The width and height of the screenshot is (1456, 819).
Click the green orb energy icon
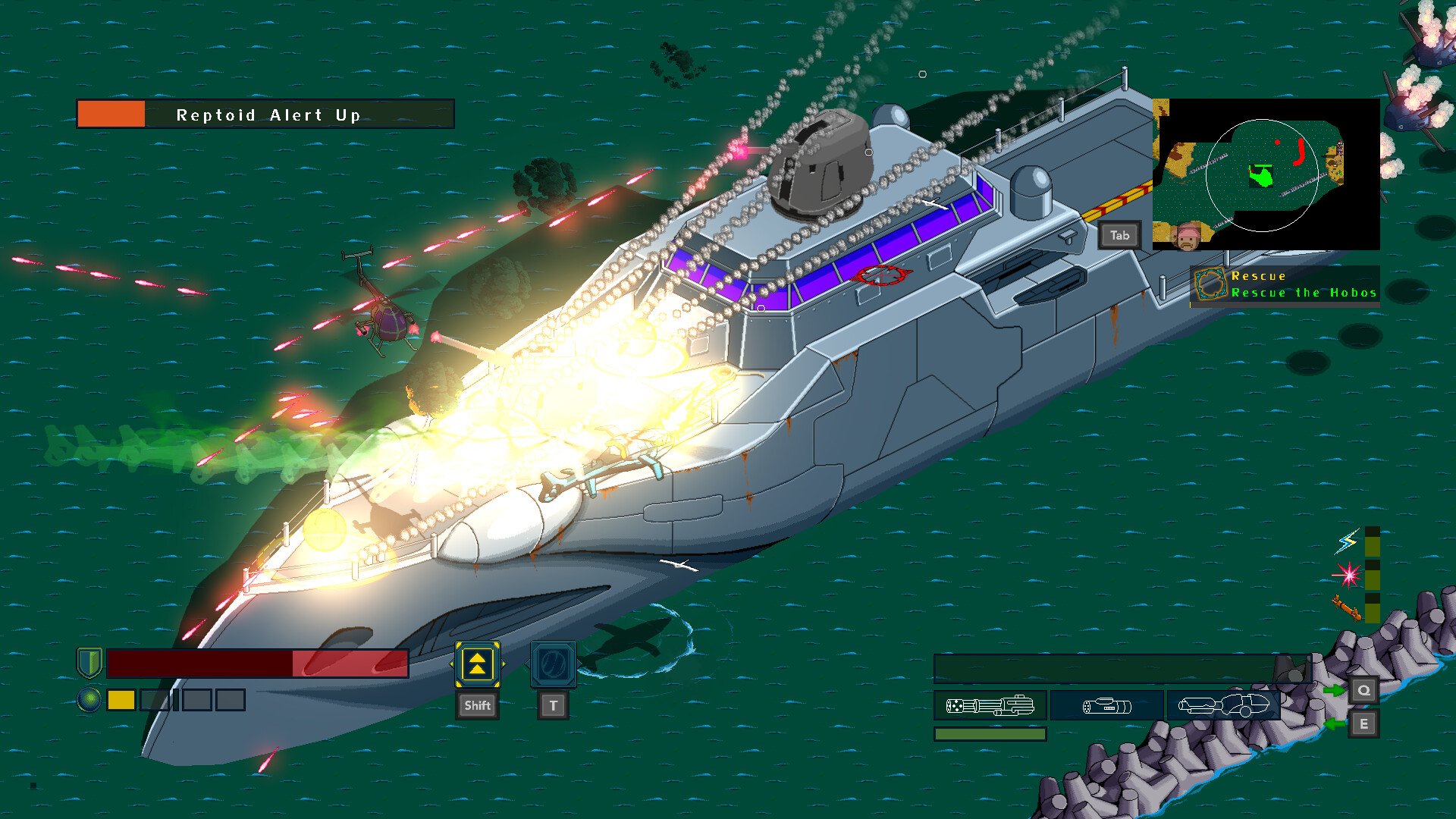click(89, 699)
